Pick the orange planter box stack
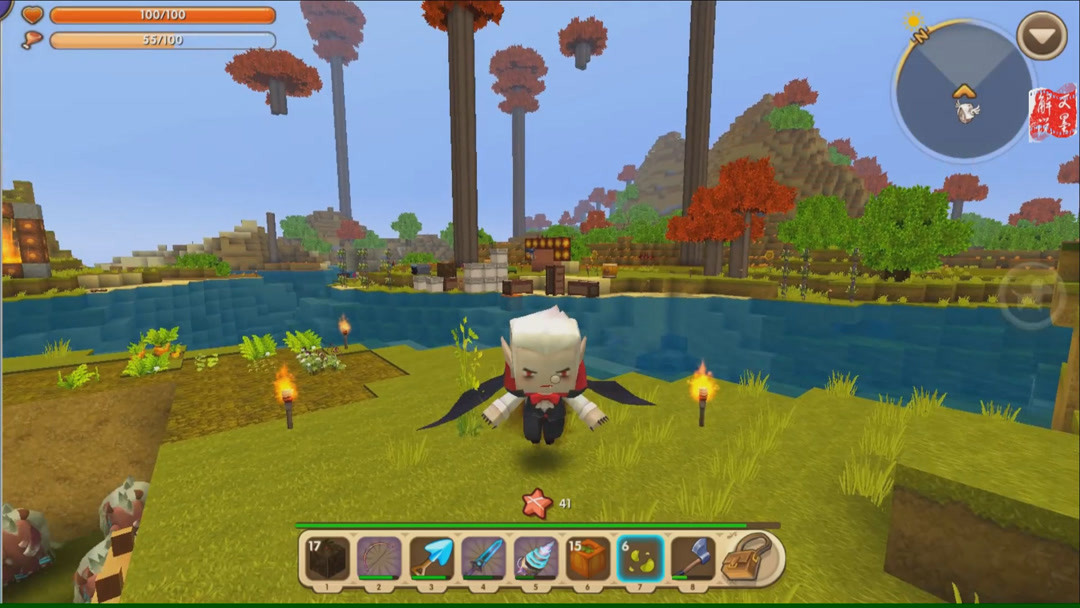The height and width of the screenshot is (608, 1080). pyautogui.click(x=588, y=558)
